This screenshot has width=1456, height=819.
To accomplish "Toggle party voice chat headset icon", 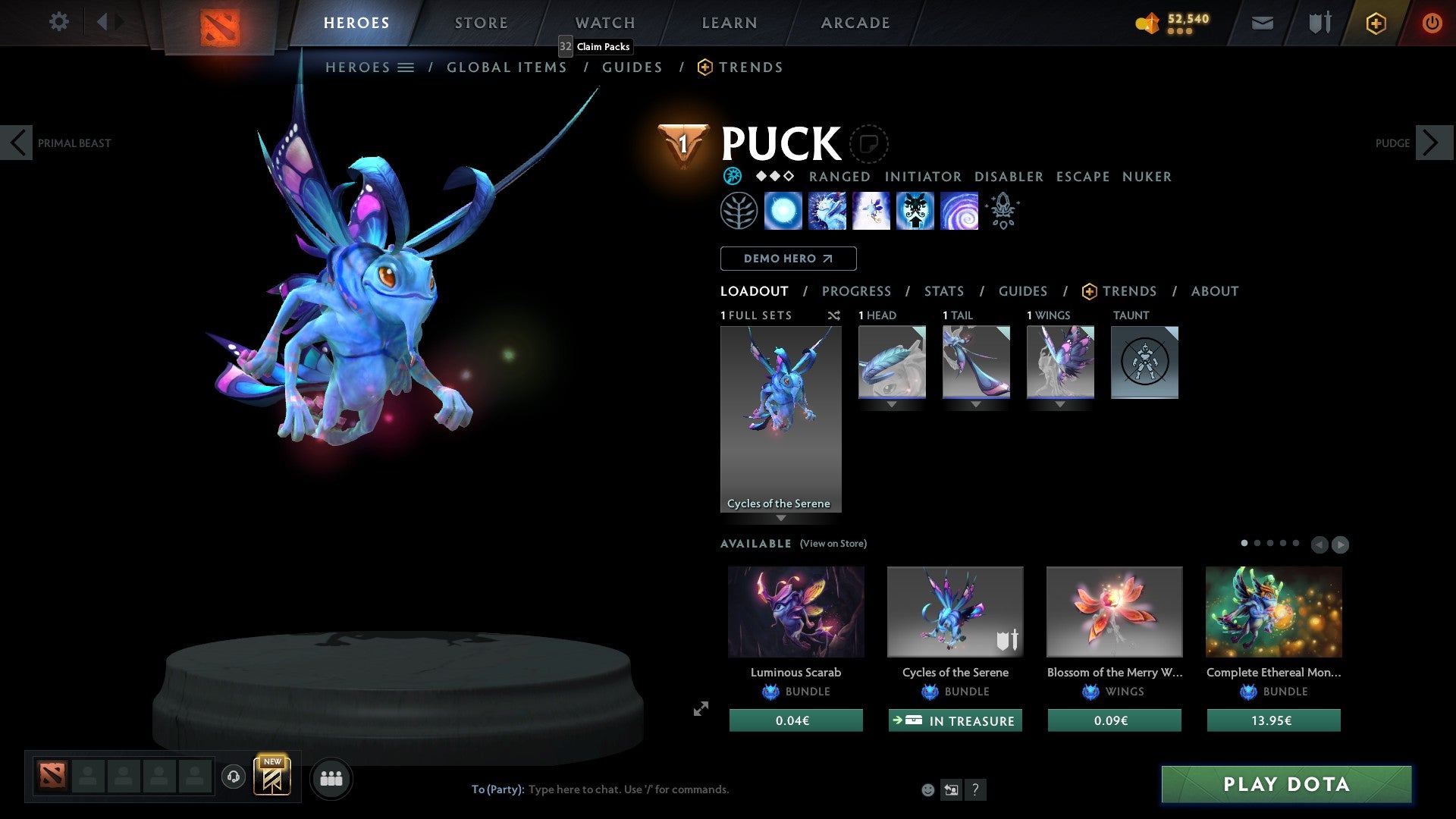I will click(234, 777).
